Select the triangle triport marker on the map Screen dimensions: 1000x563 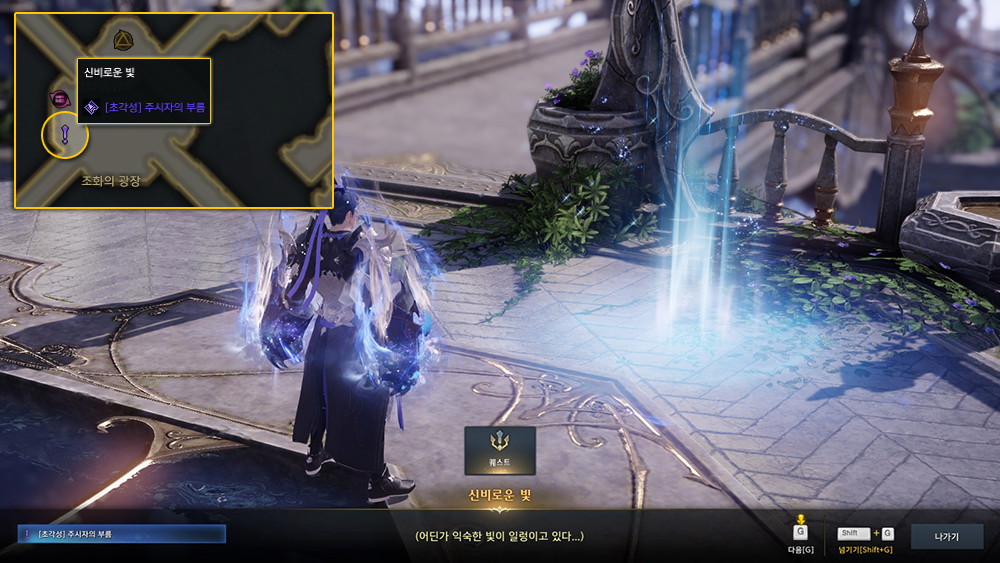pyautogui.click(x=122, y=40)
